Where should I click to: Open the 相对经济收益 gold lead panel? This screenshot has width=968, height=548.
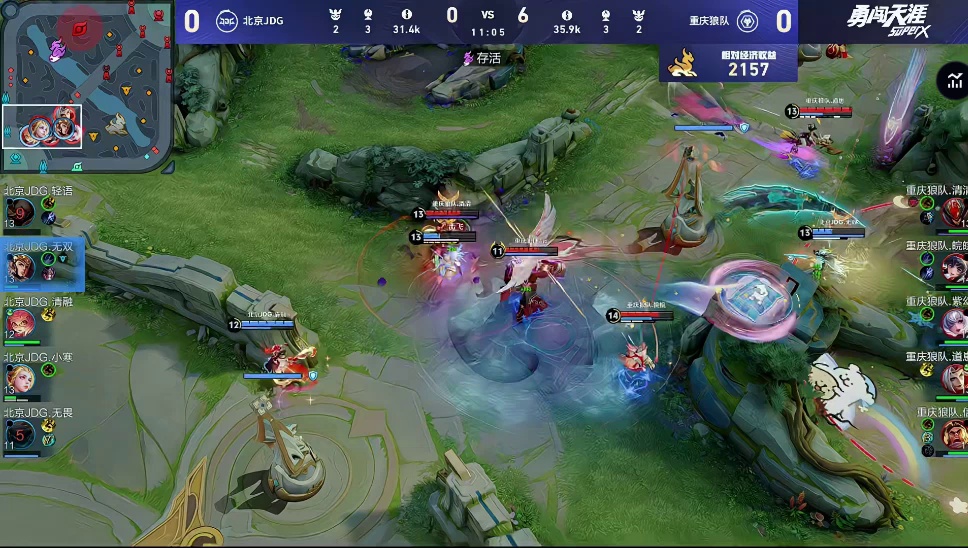tap(728, 64)
